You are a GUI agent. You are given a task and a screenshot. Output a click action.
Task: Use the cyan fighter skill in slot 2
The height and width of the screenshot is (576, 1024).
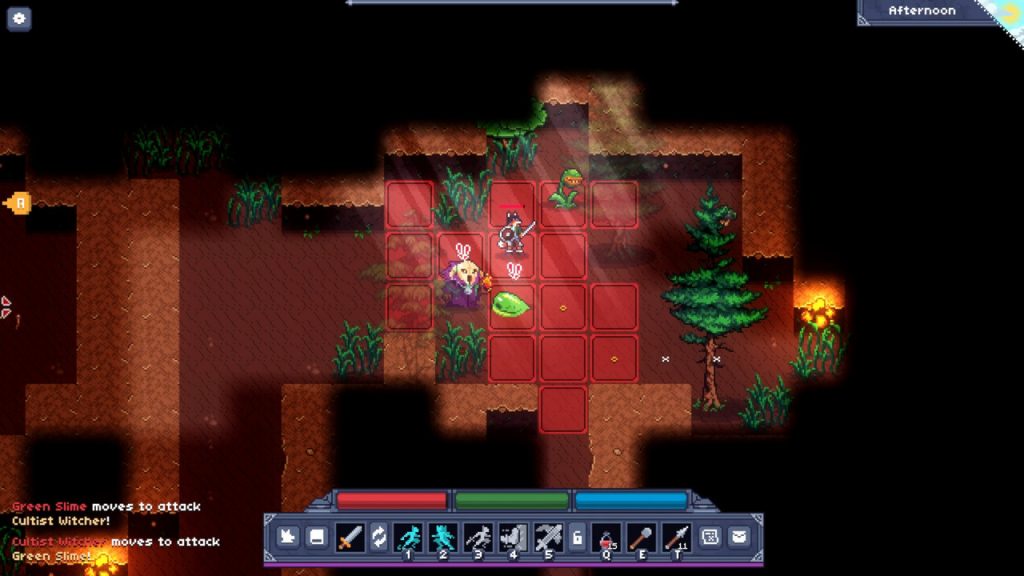point(442,537)
